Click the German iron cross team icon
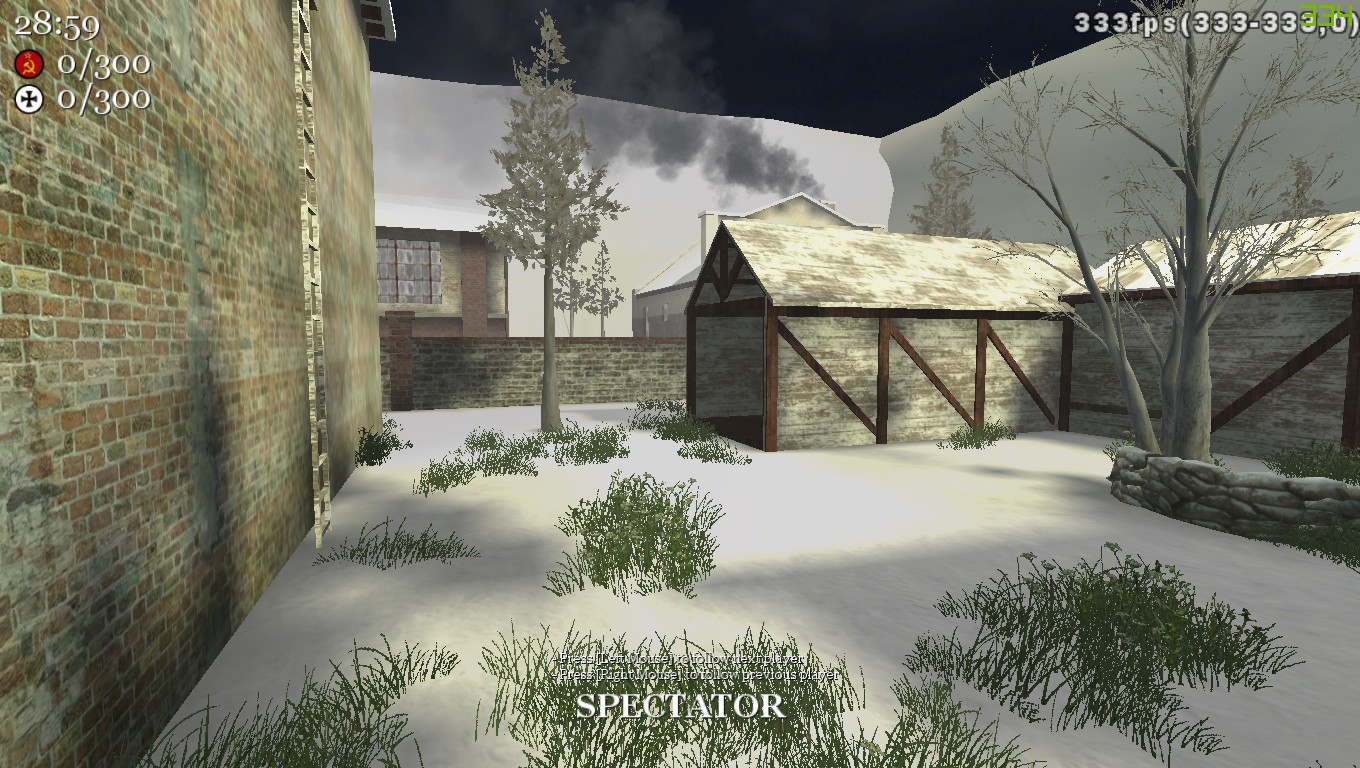The width and height of the screenshot is (1360, 768). (30, 100)
